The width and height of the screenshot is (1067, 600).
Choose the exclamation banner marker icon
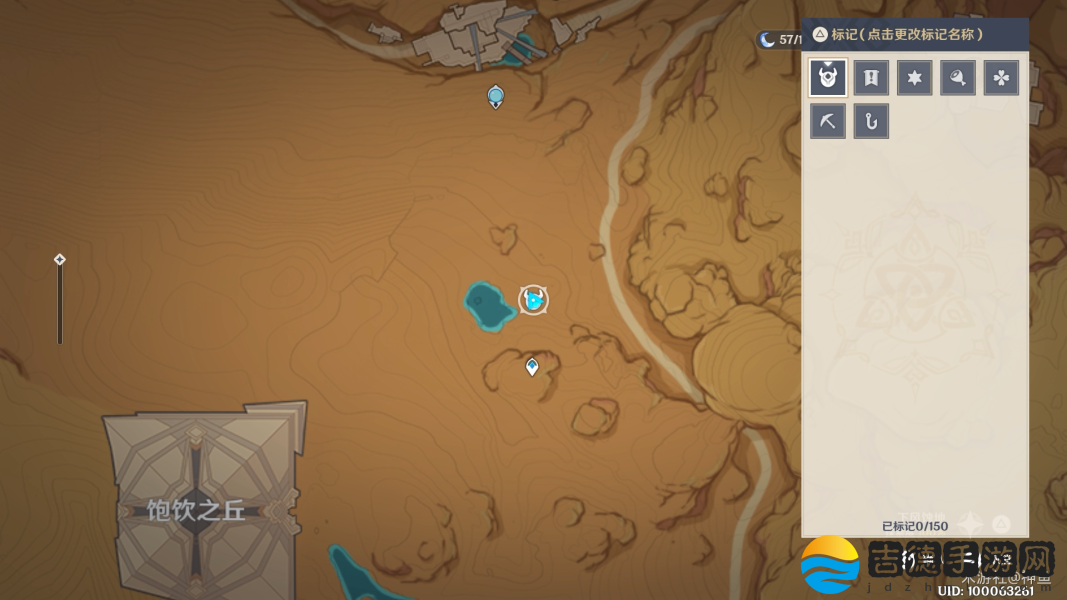click(x=871, y=78)
